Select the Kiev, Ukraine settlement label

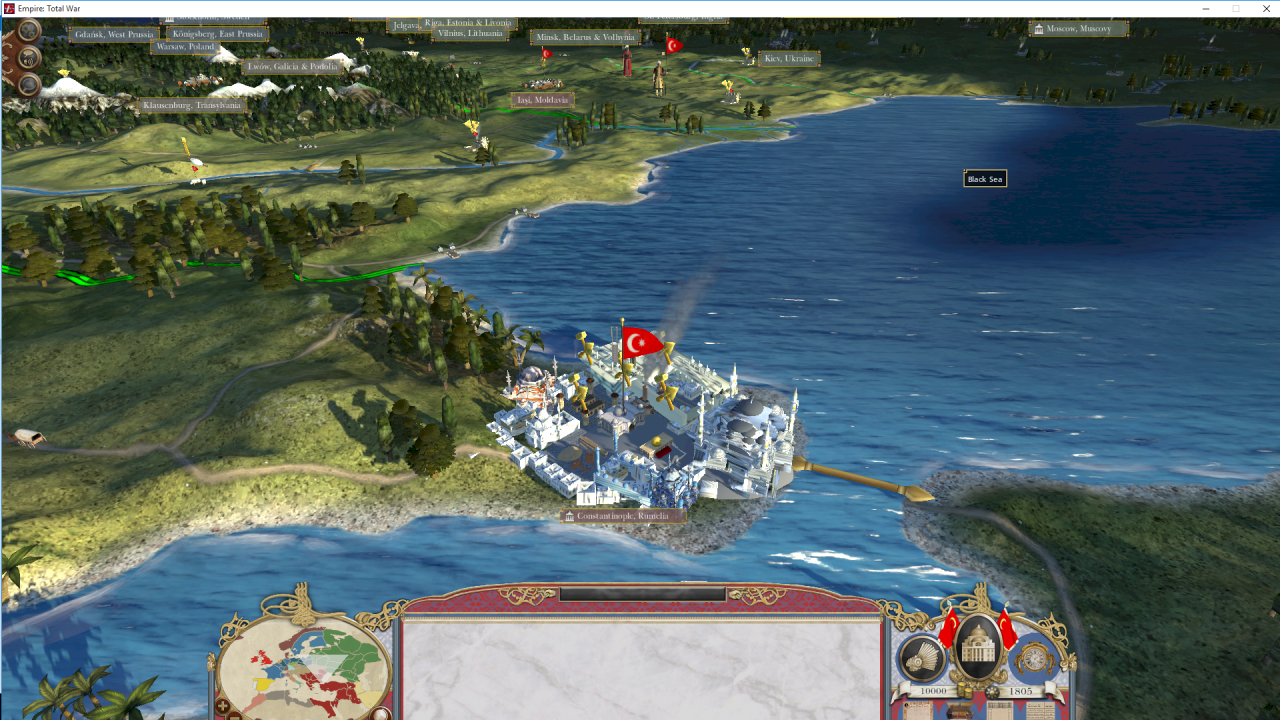pos(789,59)
